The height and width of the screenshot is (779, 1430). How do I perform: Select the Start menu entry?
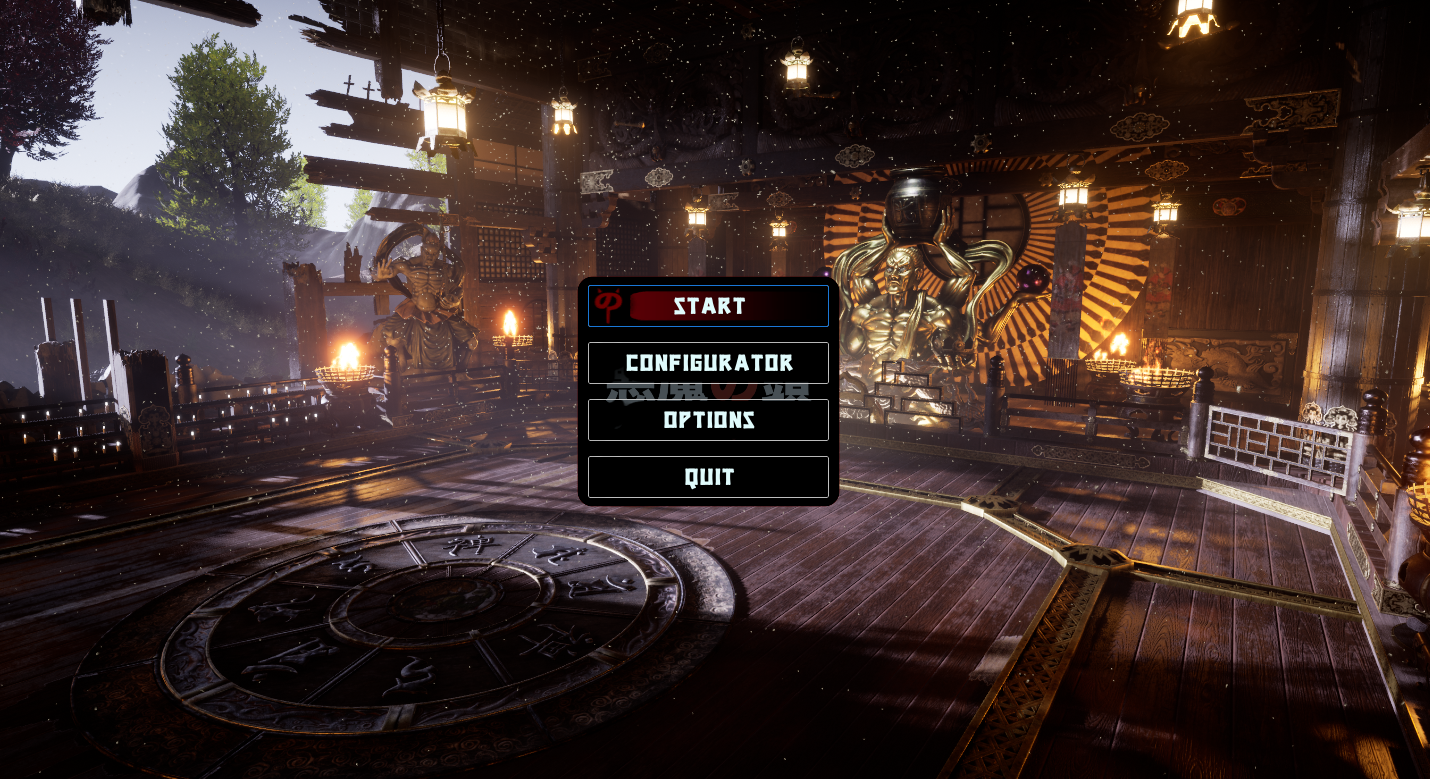(708, 306)
